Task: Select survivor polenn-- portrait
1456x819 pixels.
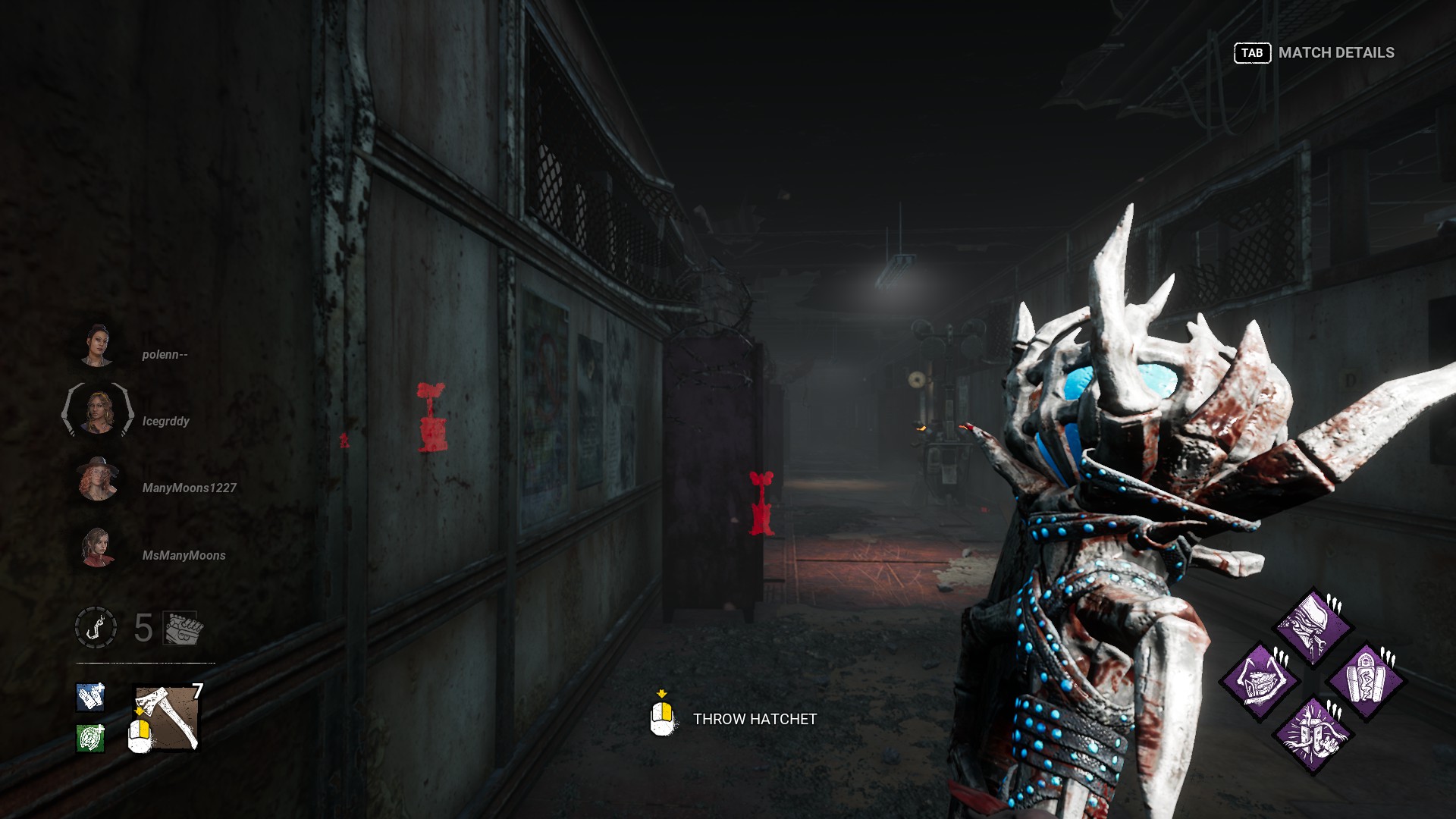Action: click(x=98, y=347)
